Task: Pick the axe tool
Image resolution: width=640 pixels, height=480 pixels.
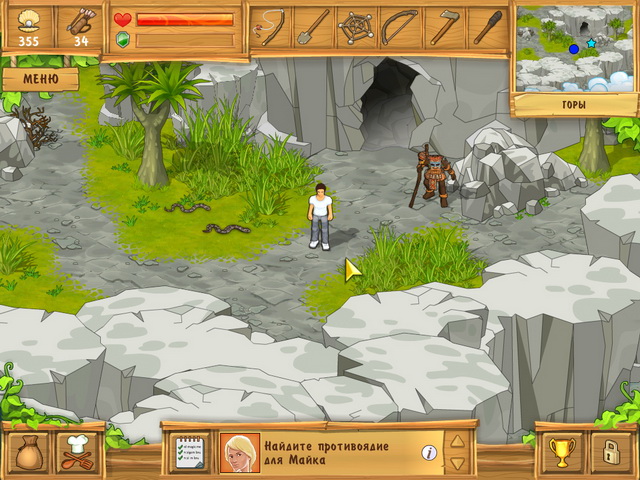Action: (x=443, y=27)
